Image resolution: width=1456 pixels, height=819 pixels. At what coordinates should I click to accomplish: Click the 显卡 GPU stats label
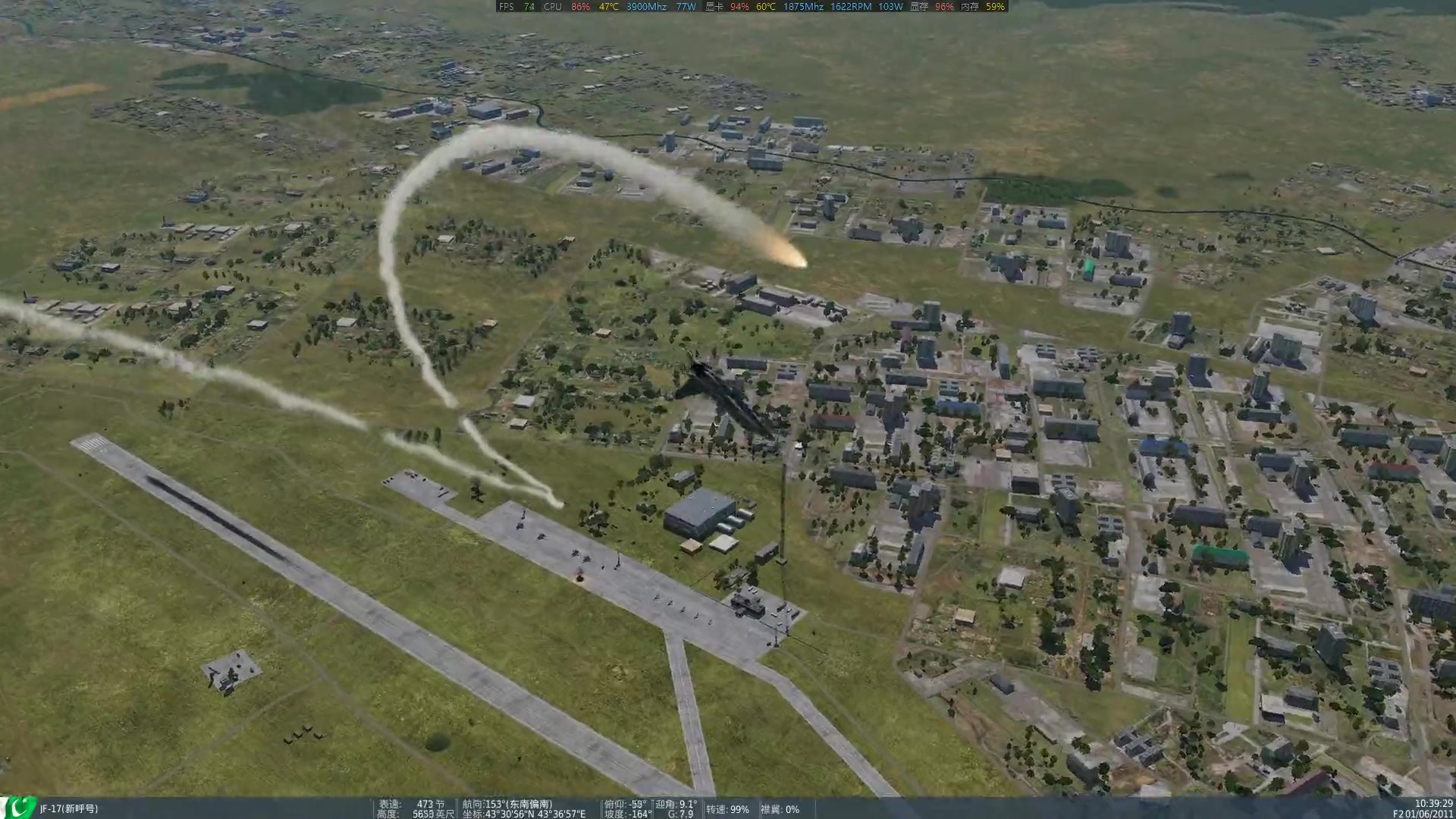(x=711, y=8)
